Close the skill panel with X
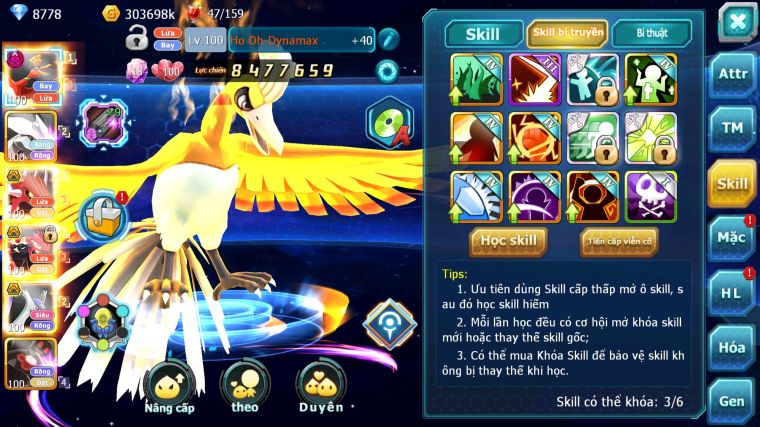 [x=736, y=21]
